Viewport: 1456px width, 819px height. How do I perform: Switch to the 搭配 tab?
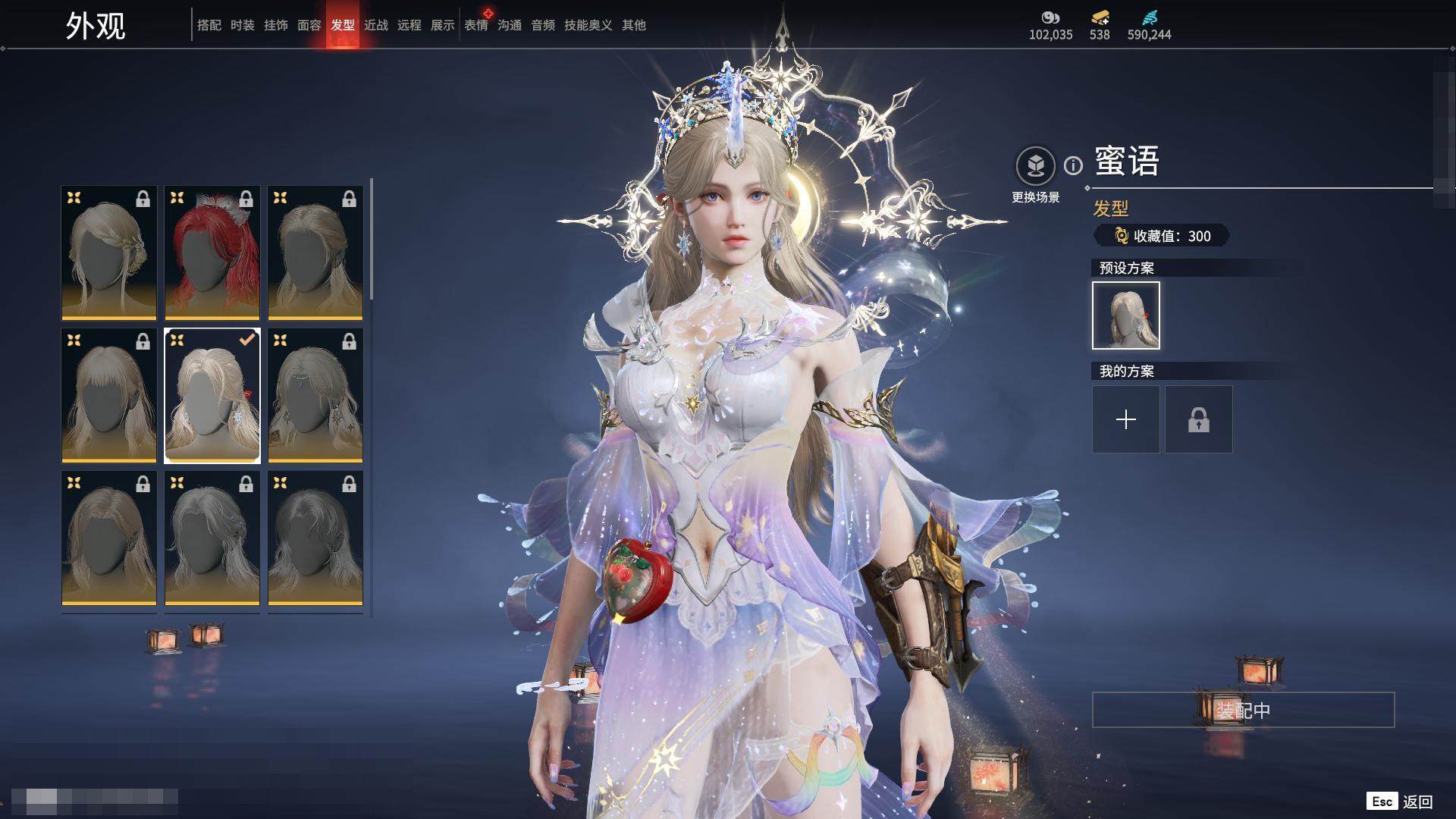point(209,25)
